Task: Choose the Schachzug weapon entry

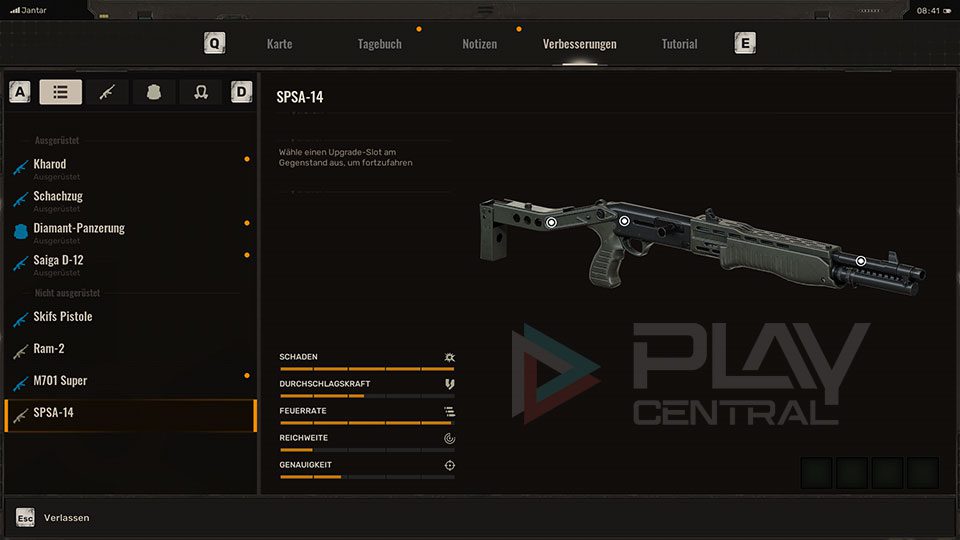Action: [x=58, y=197]
